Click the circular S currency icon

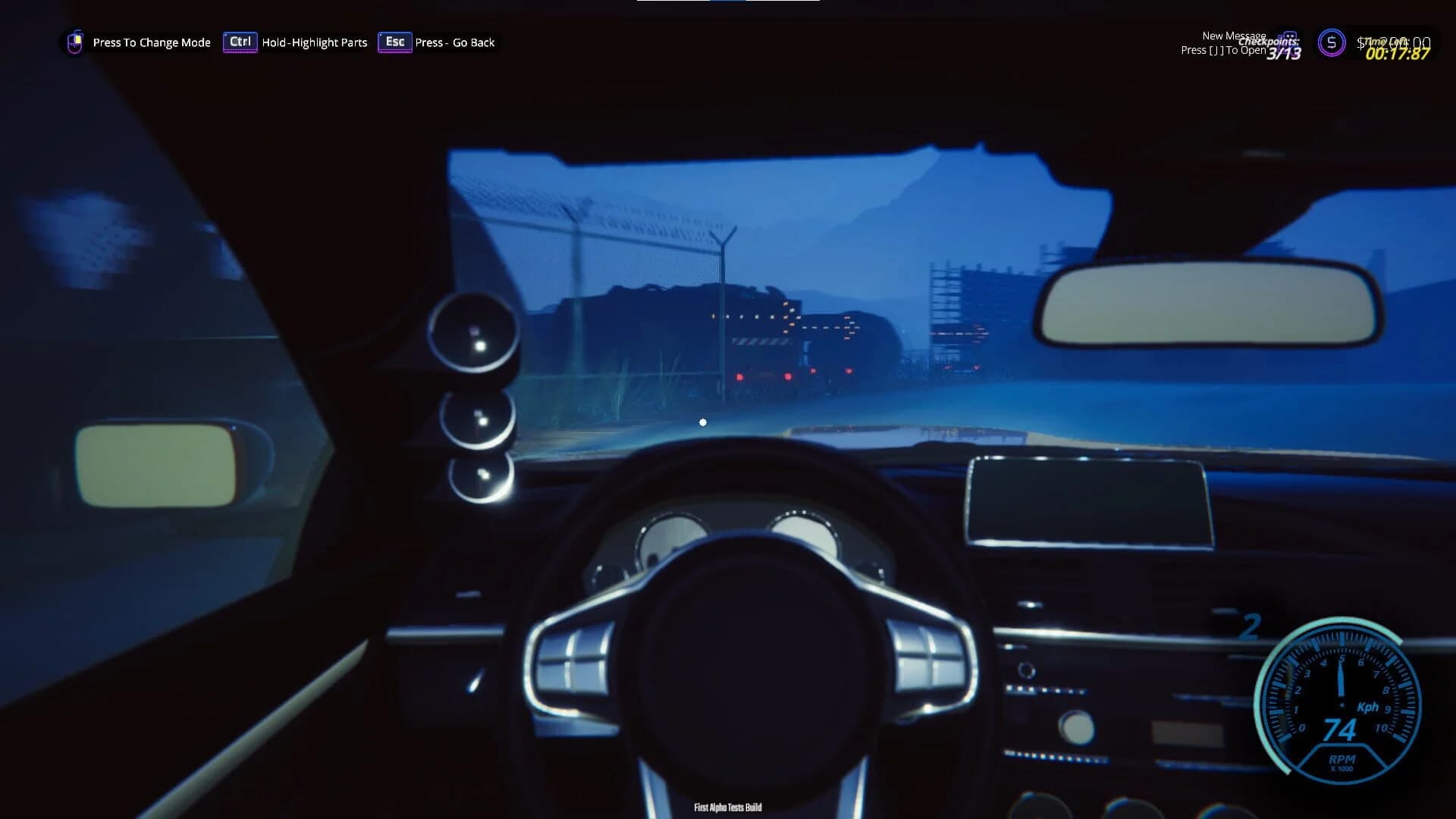tap(1331, 43)
